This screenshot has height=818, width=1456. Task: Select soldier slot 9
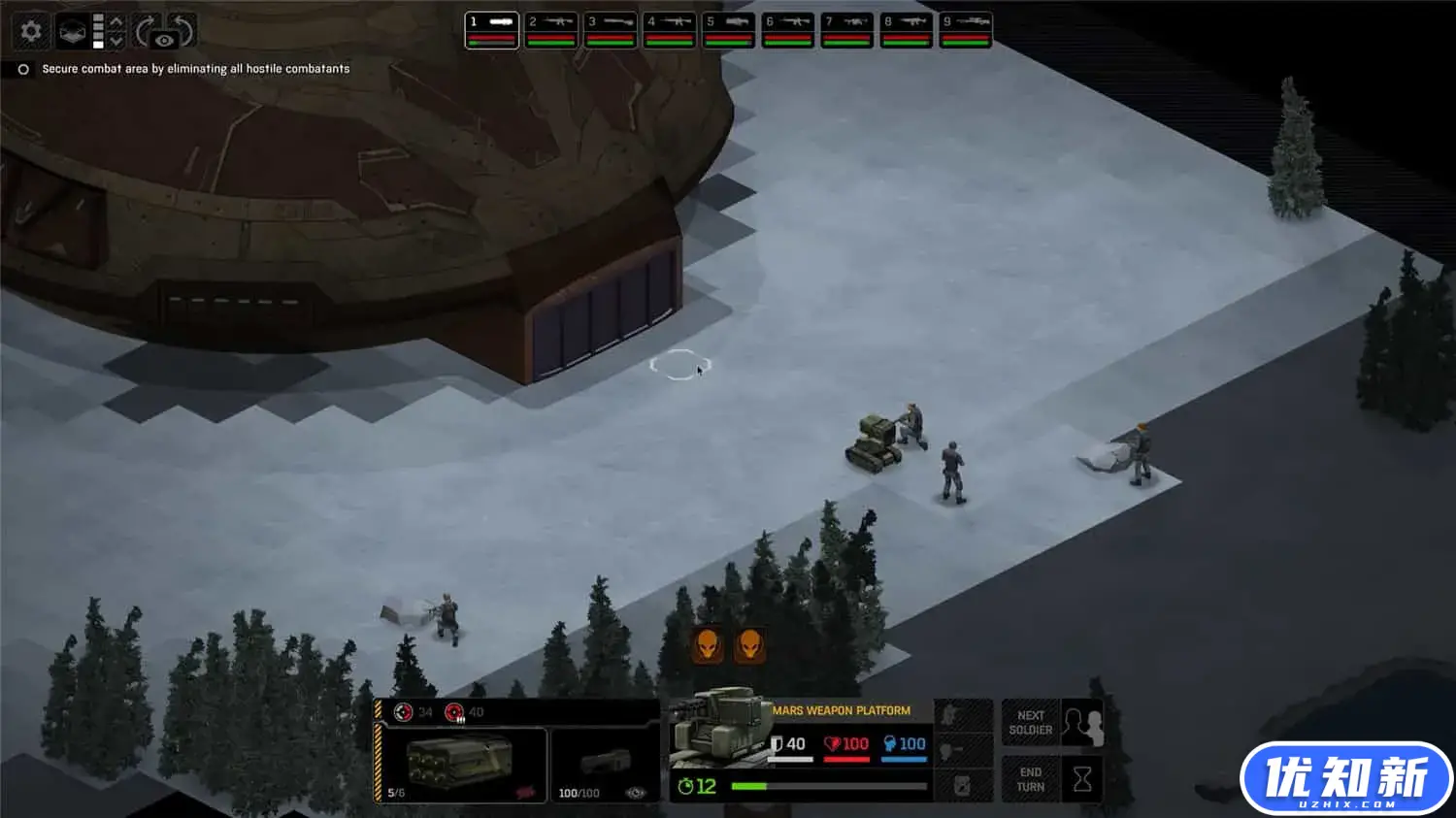pyautogui.click(x=966, y=29)
